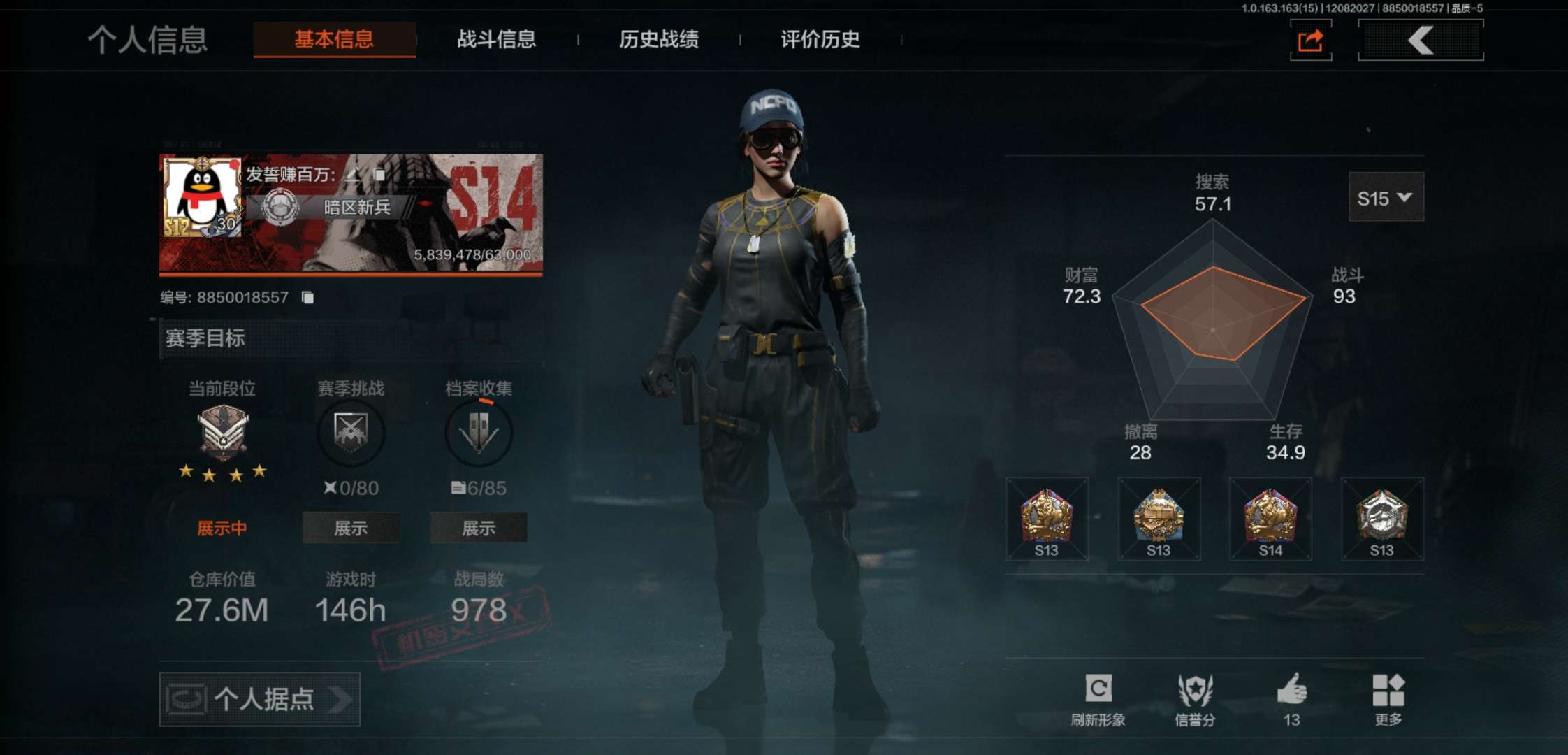Viewport: 1568px width, 755px height.
Task: Click the 赛季挑战 crossed-weapons challenge icon
Action: tap(351, 433)
